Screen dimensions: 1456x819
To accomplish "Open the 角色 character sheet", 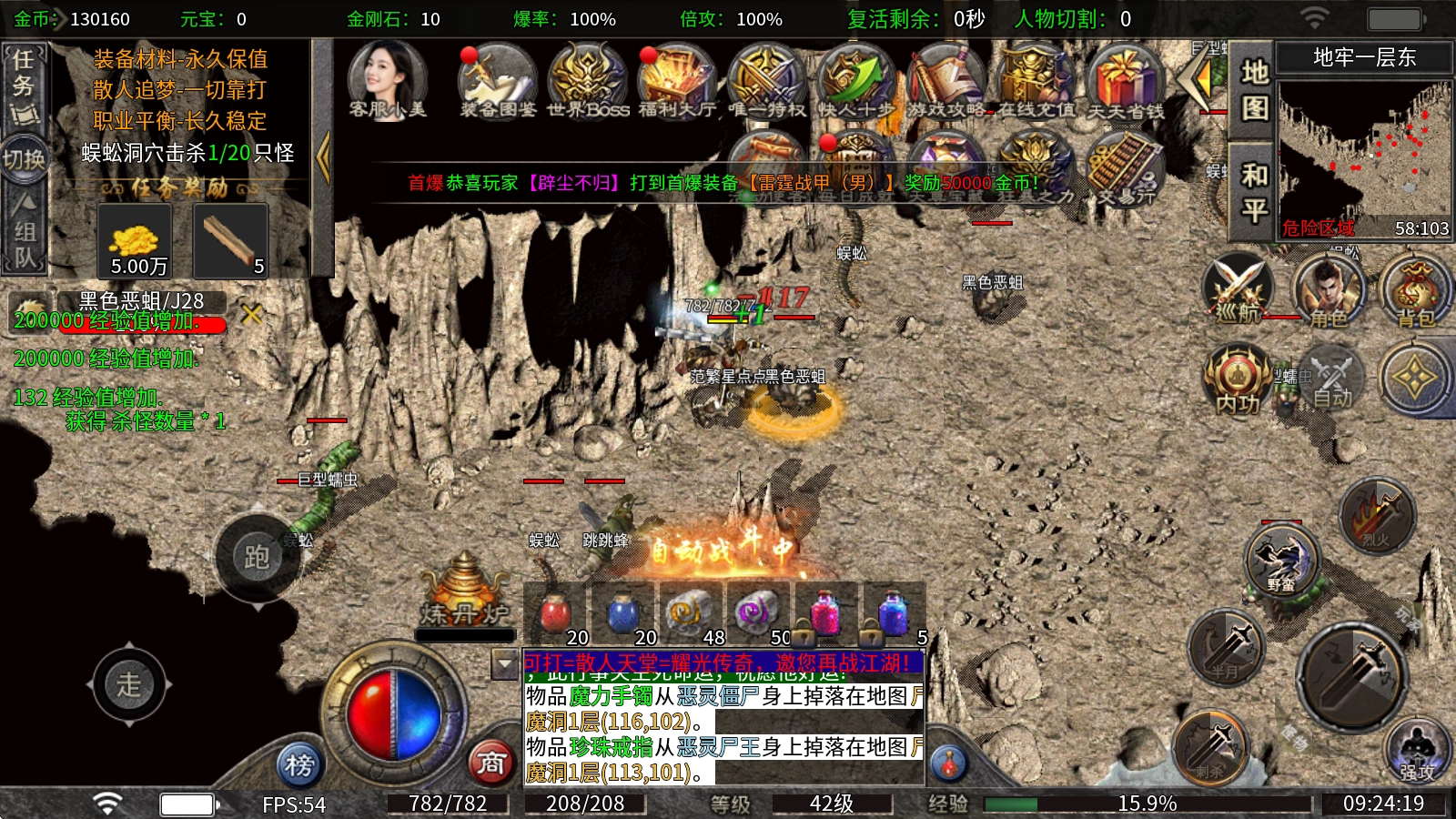I will [x=1328, y=289].
